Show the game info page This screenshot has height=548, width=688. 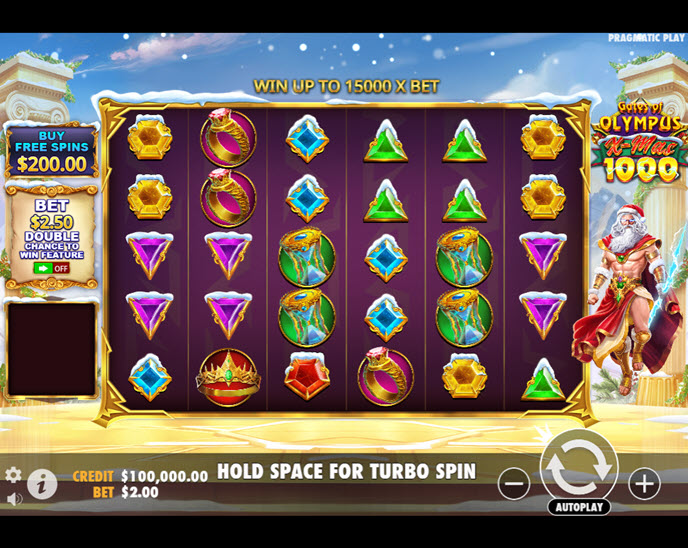pos(41,484)
